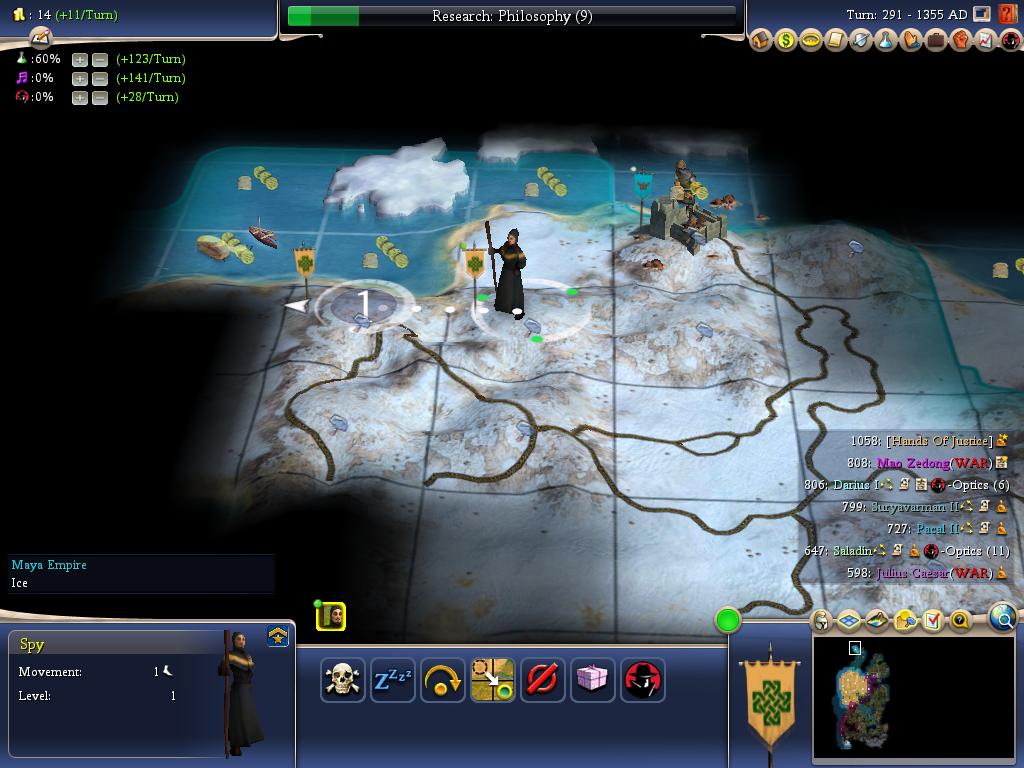Open the Foreign Advisor via Saladin's score row
This screenshot has width=1024, height=768.
coord(853,551)
